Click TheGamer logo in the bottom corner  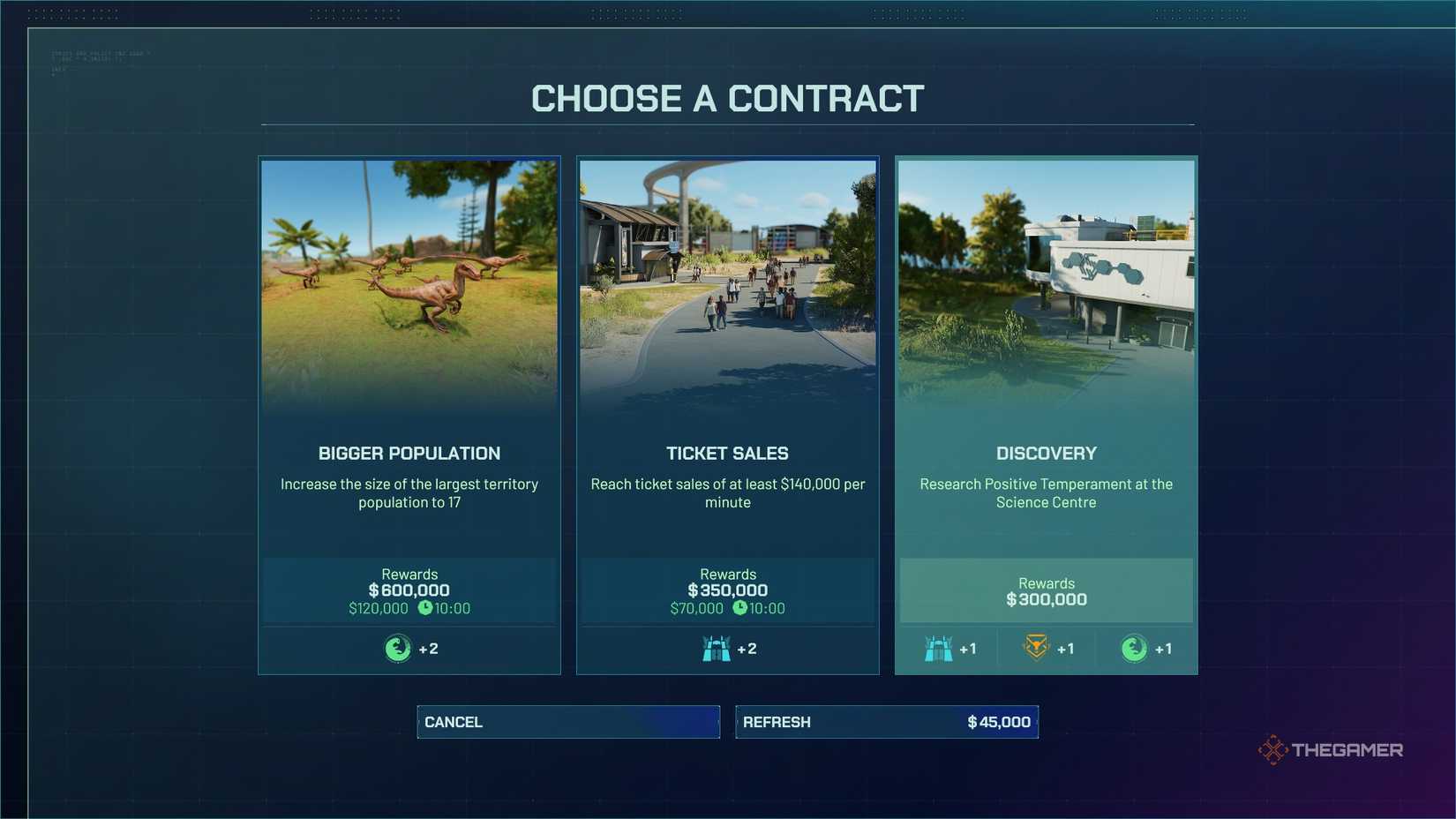click(x=1331, y=749)
